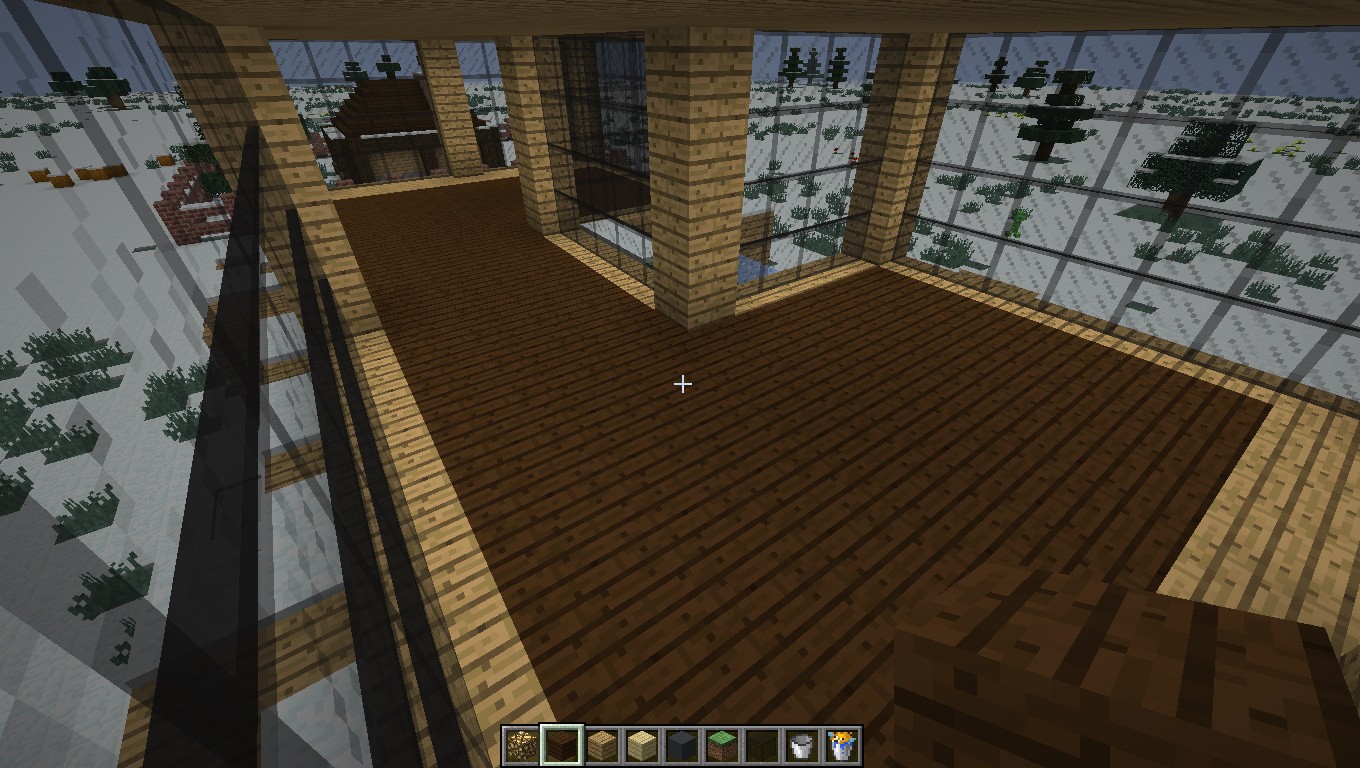This screenshot has width=1360, height=768.
Task: Select the pale birch planks slot
Action: pos(642,745)
